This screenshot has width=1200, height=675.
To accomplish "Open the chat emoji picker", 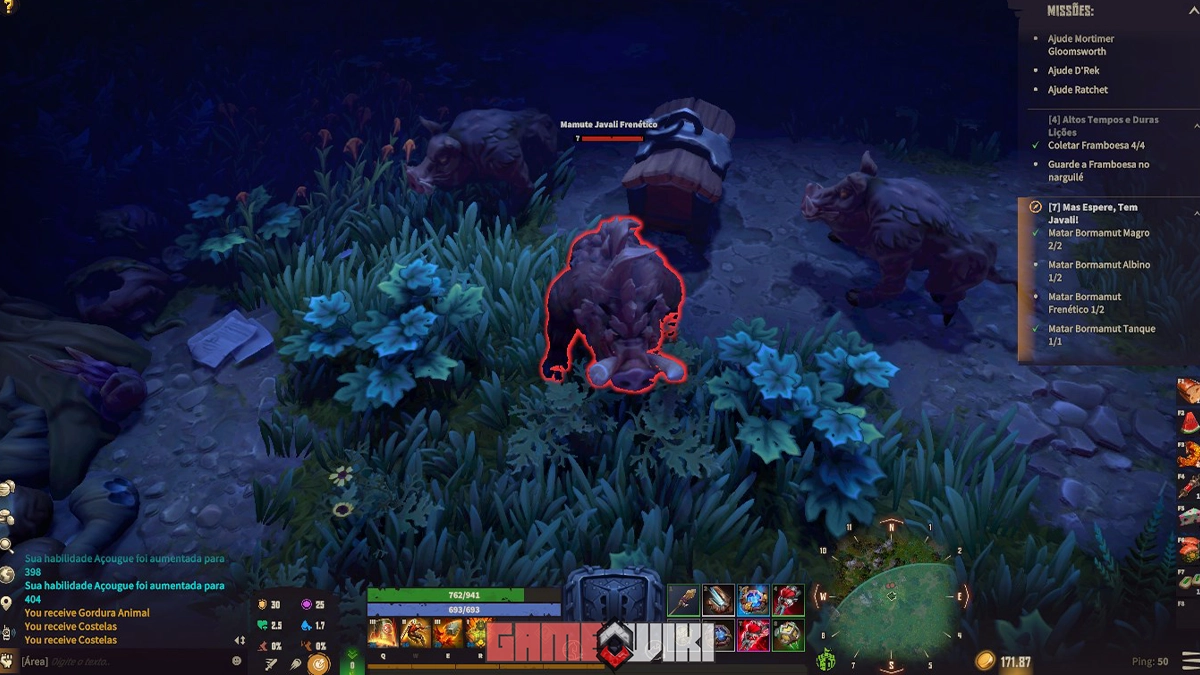I will [x=237, y=661].
